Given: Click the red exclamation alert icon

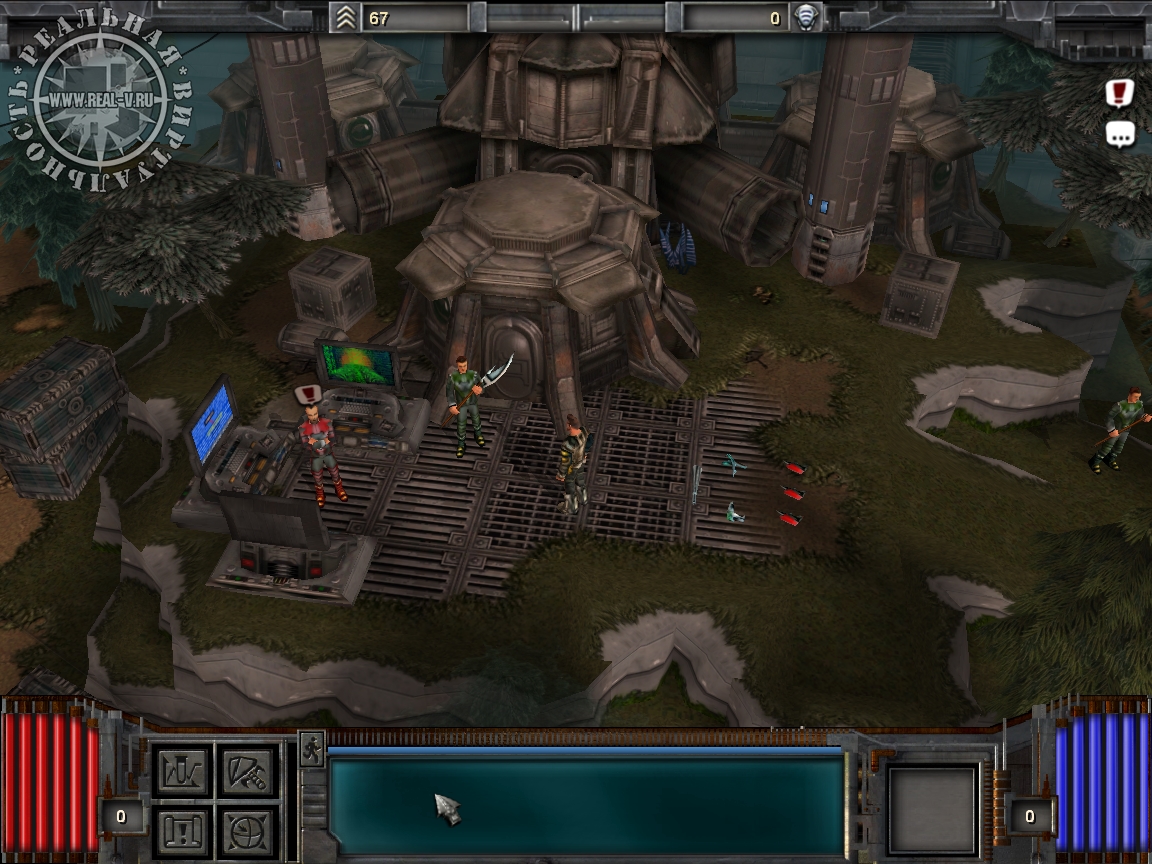Looking at the screenshot, I should click(1120, 93).
